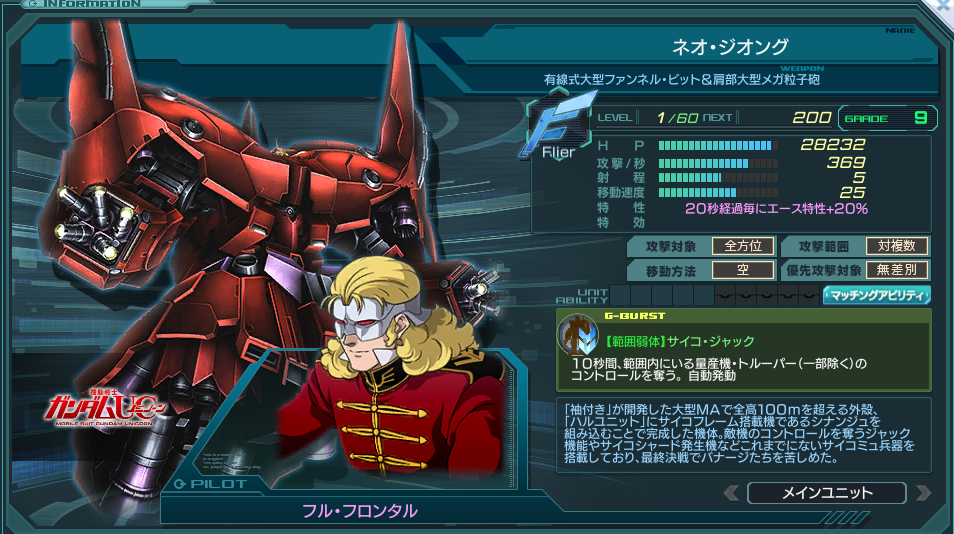954x534 pixels.
Task: Go to next unit with right arrow
Action: point(922,493)
